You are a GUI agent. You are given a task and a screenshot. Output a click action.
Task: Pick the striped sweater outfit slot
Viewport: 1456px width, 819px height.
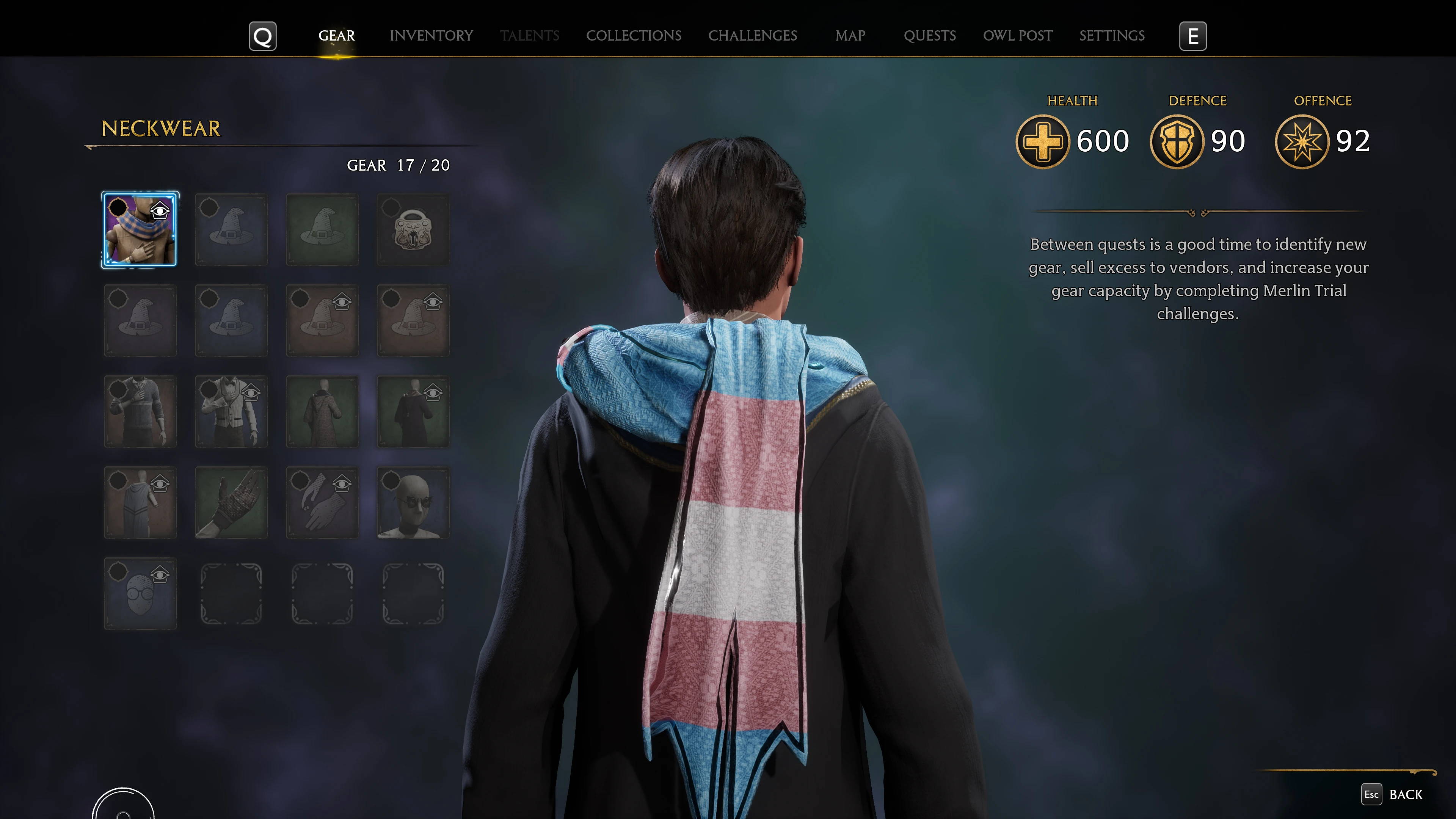140,411
